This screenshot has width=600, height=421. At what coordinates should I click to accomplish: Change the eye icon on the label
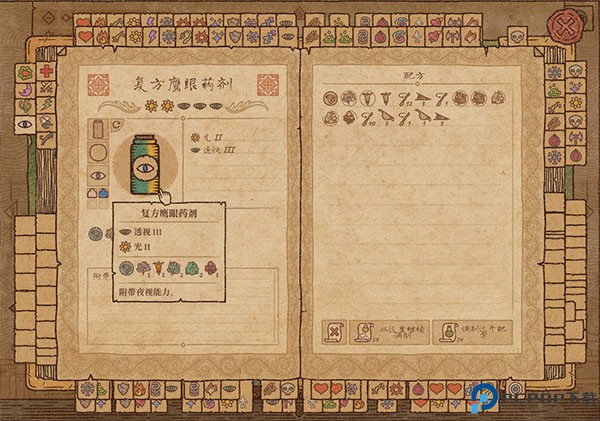point(99,175)
